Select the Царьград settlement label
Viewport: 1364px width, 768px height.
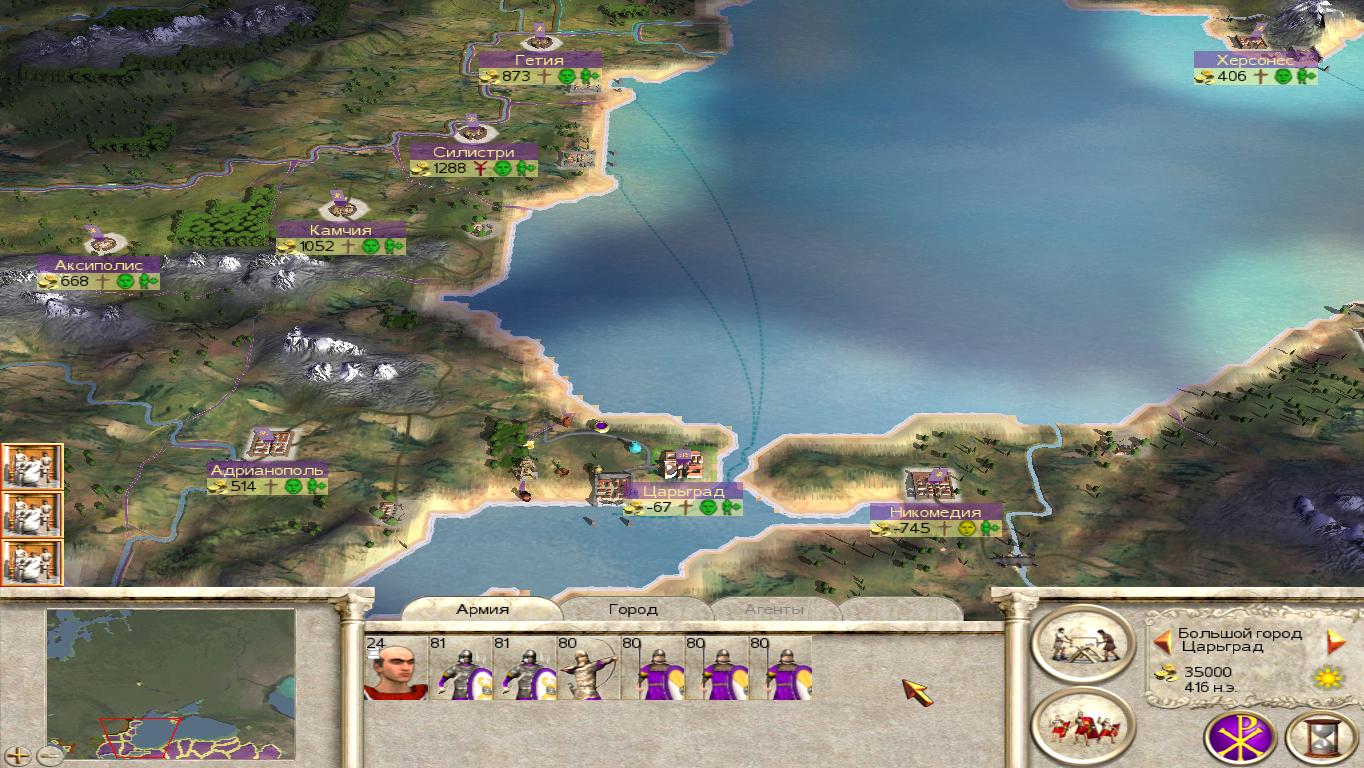click(x=683, y=491)
